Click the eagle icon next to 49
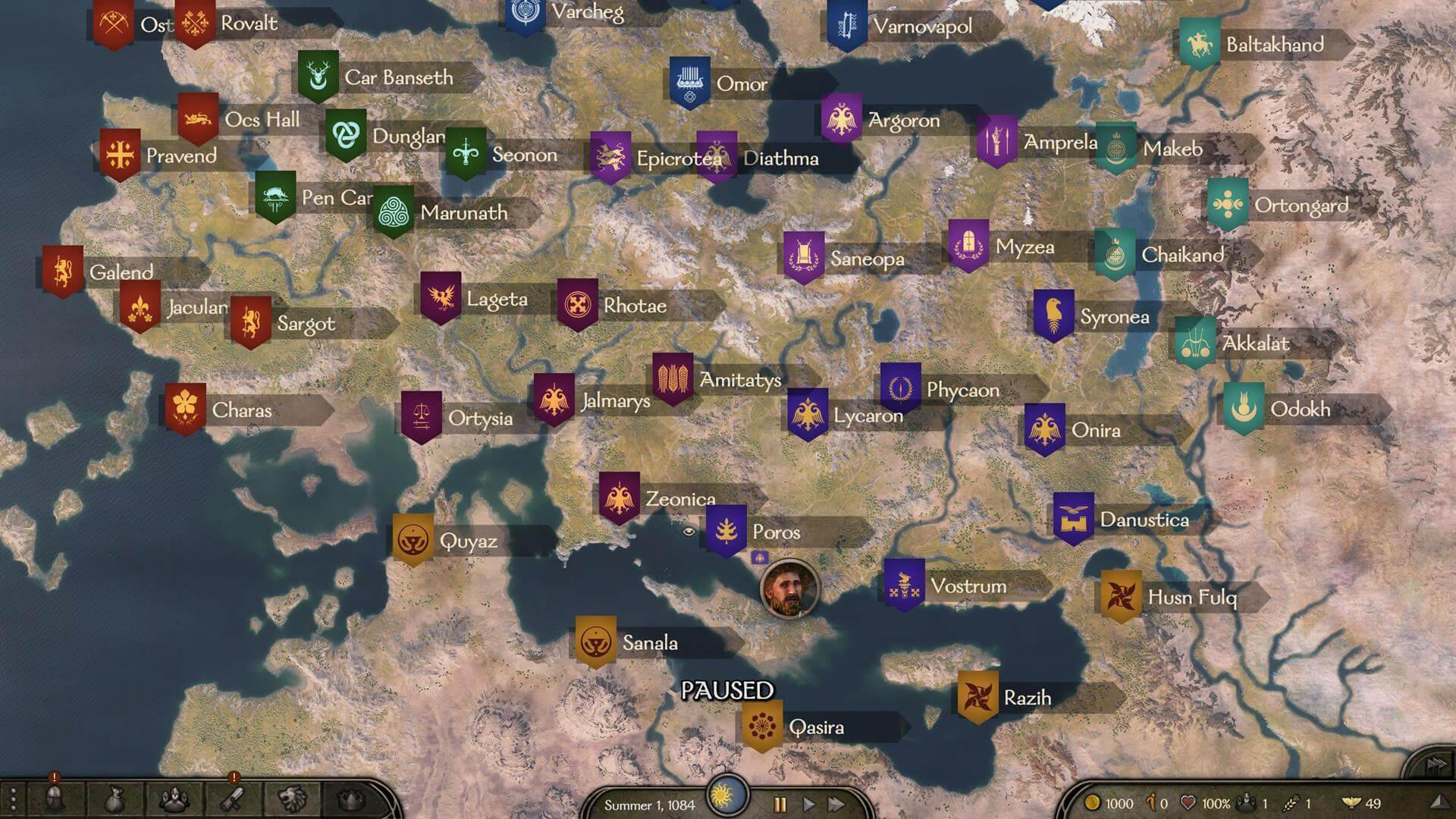The width and height of the screenshot is (1456, 819). pyautogui.click(x=1351, y=802)
